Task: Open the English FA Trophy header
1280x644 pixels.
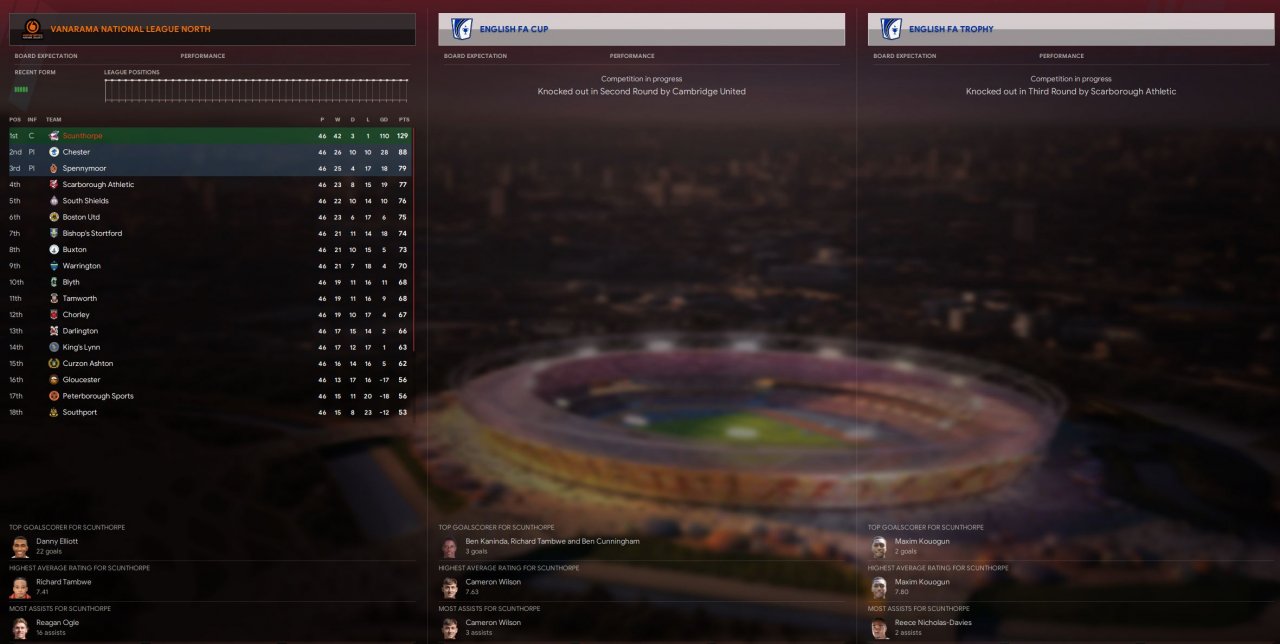Action: [951, 29]
